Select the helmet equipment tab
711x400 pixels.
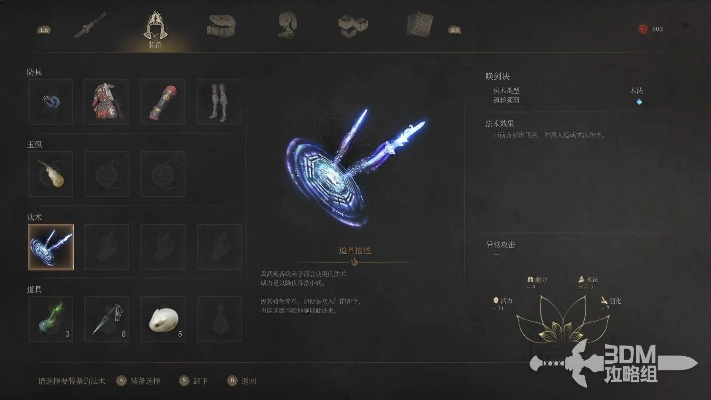(155, 24)
